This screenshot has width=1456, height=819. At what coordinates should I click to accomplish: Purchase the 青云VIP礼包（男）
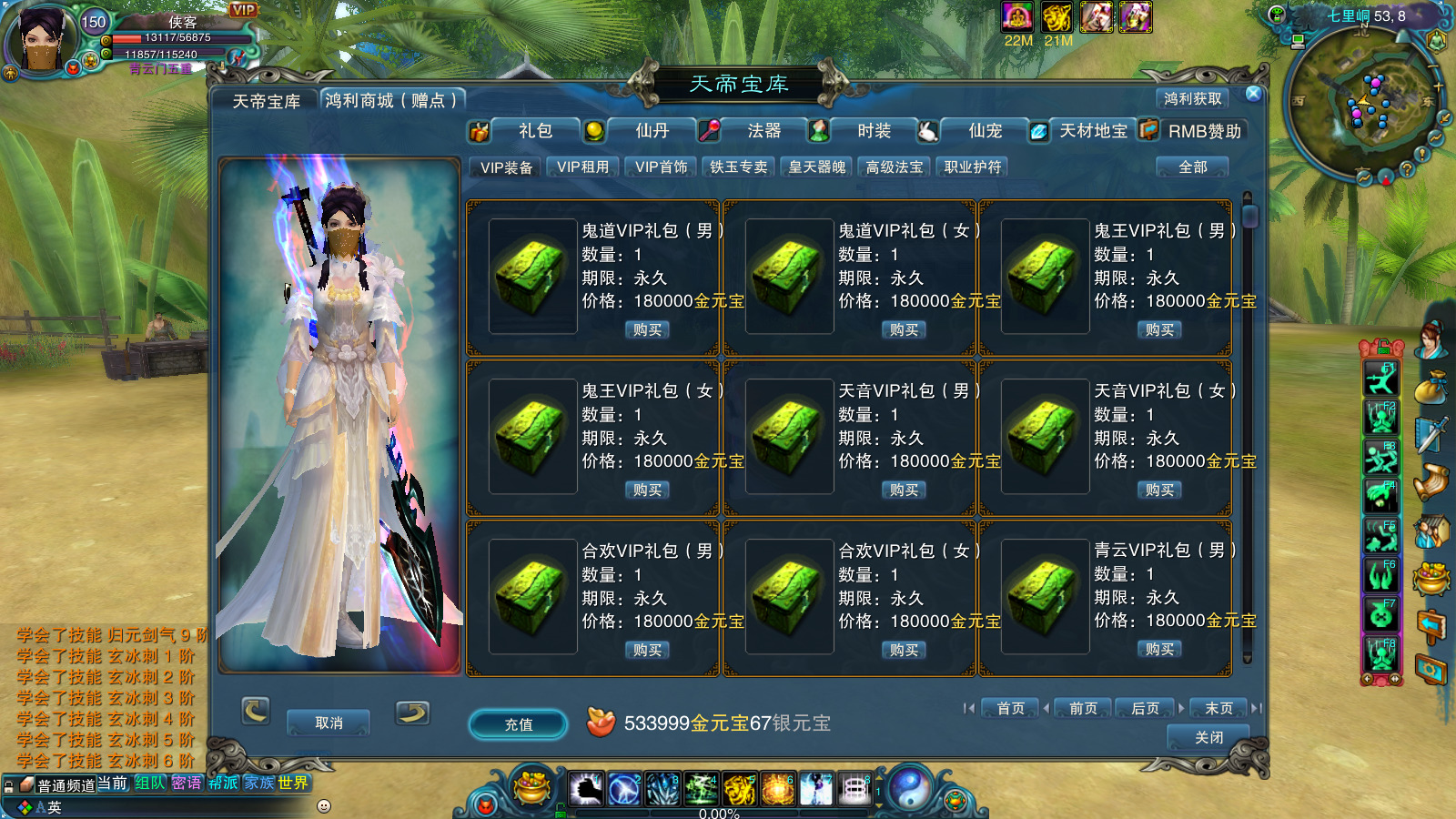pos(1159,650)
